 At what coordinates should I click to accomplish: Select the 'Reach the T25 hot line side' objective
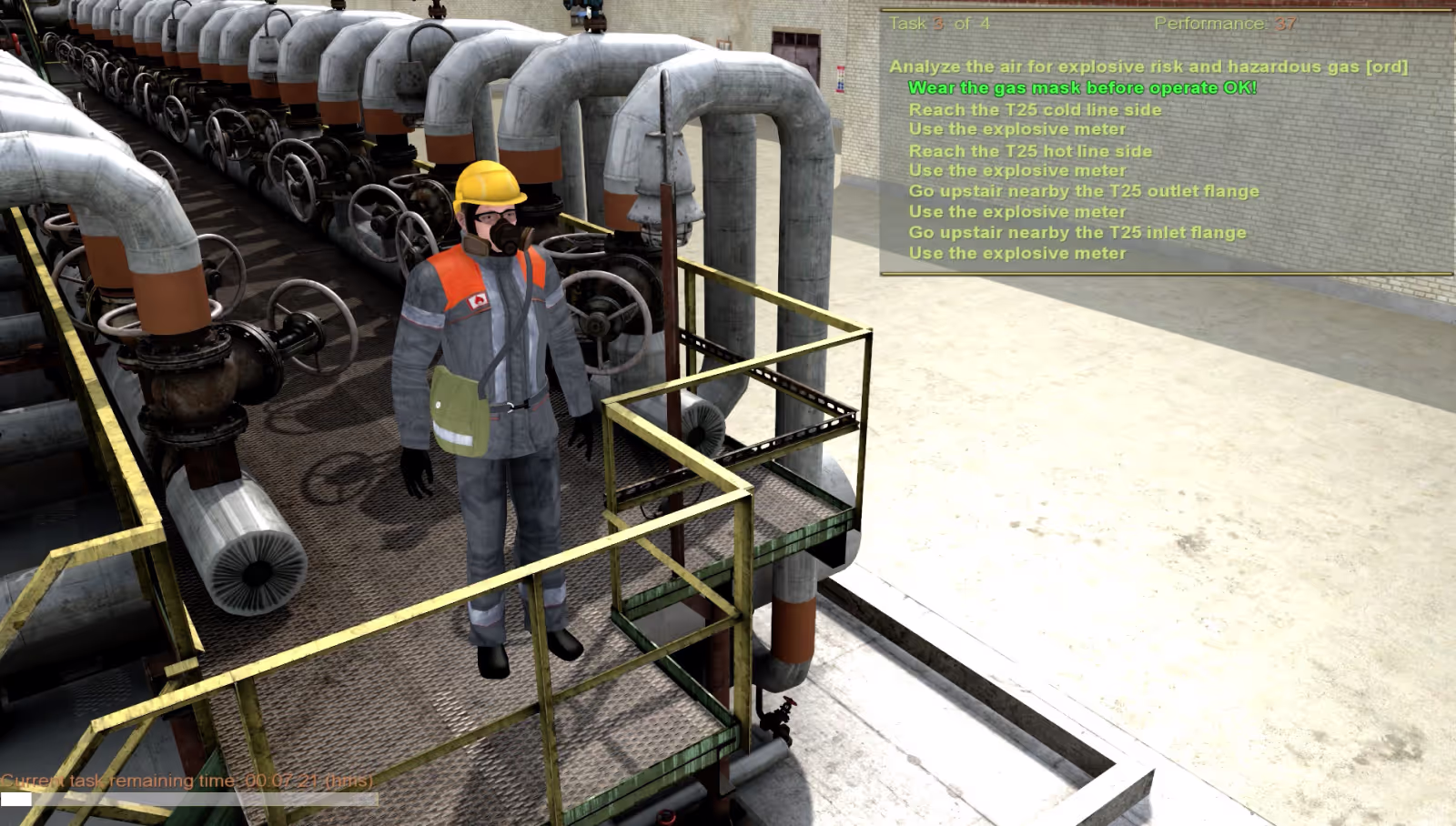point(1030,150)
